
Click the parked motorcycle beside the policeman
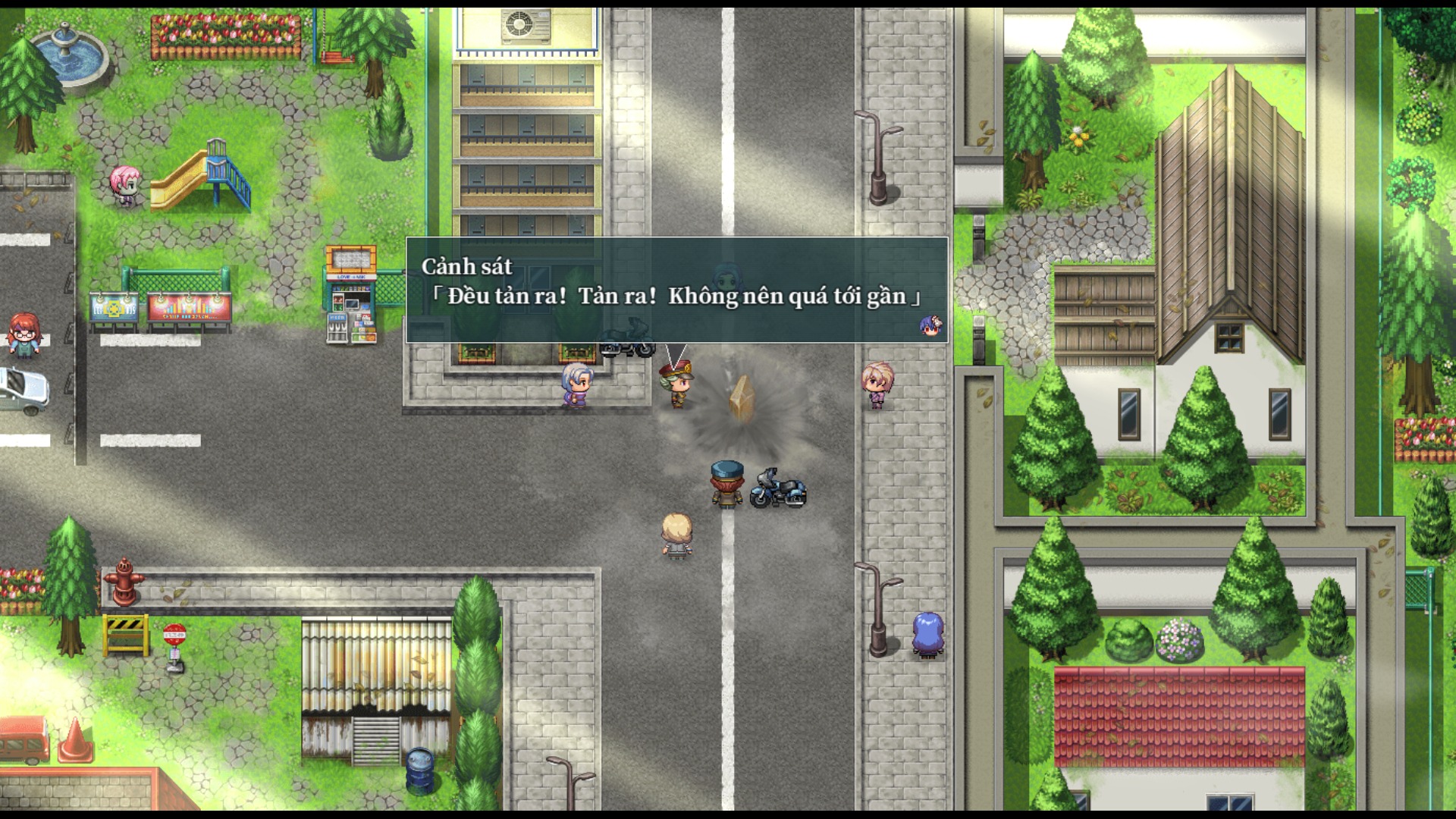click(777, 489)
